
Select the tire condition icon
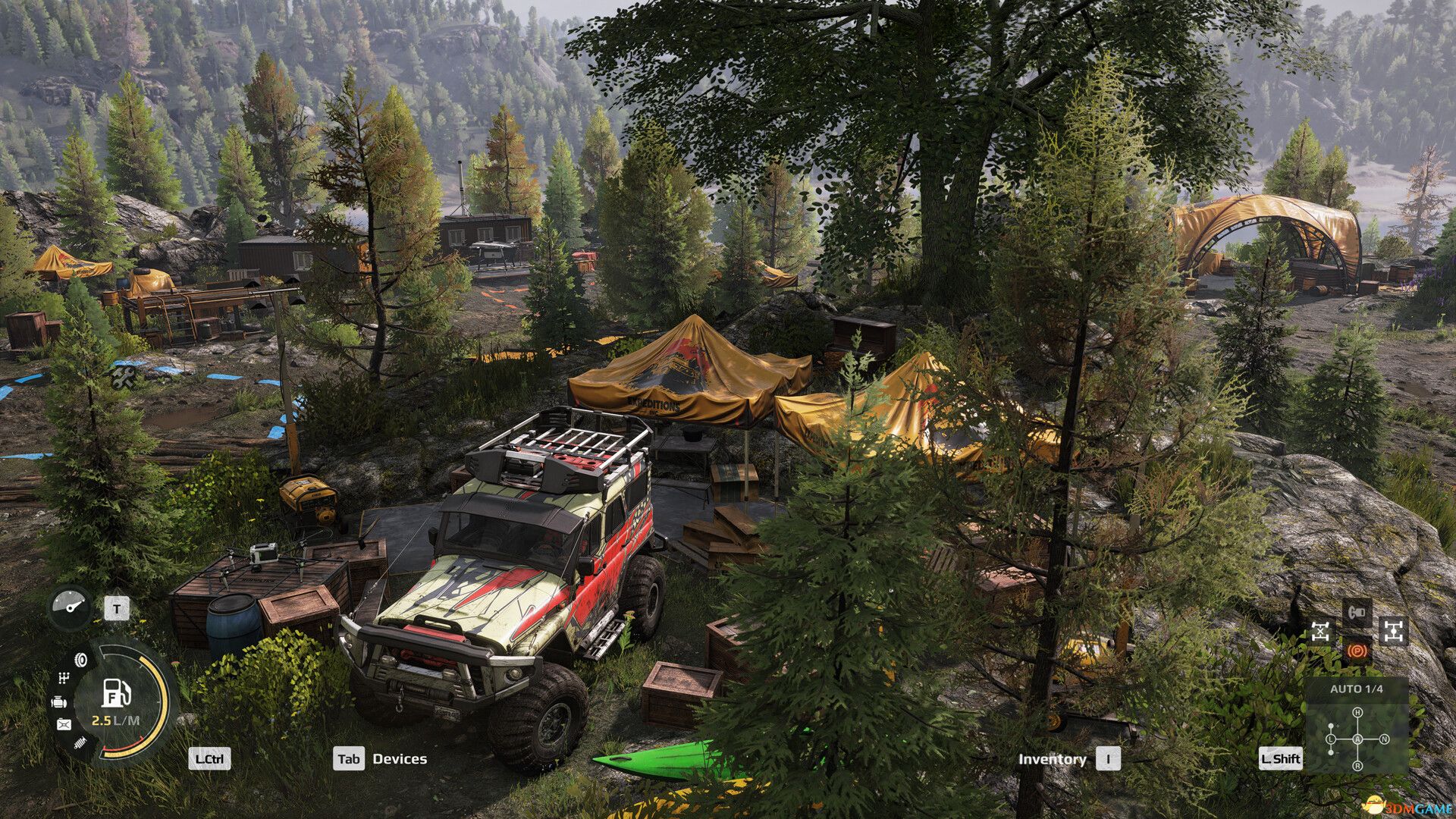[80, 661]
